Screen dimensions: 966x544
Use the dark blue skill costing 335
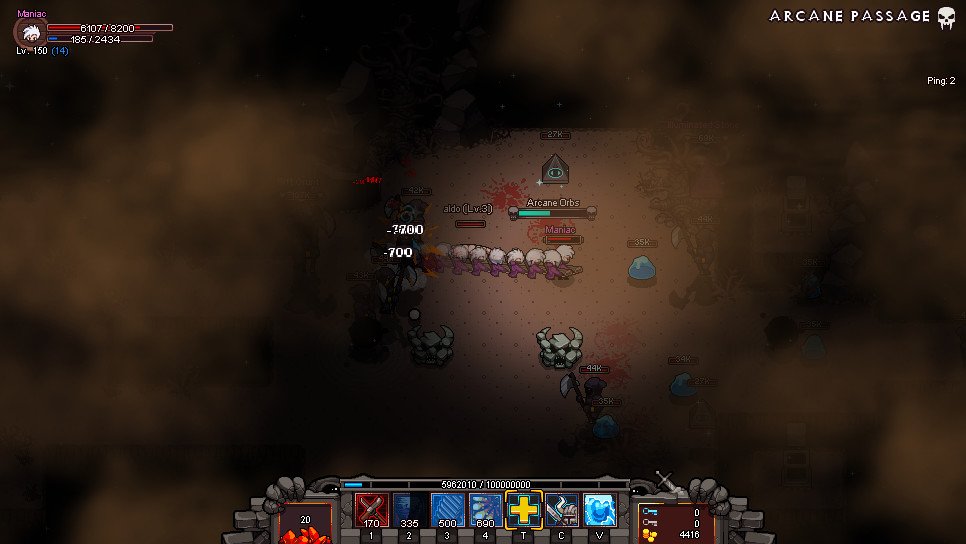tap(410, 509)
